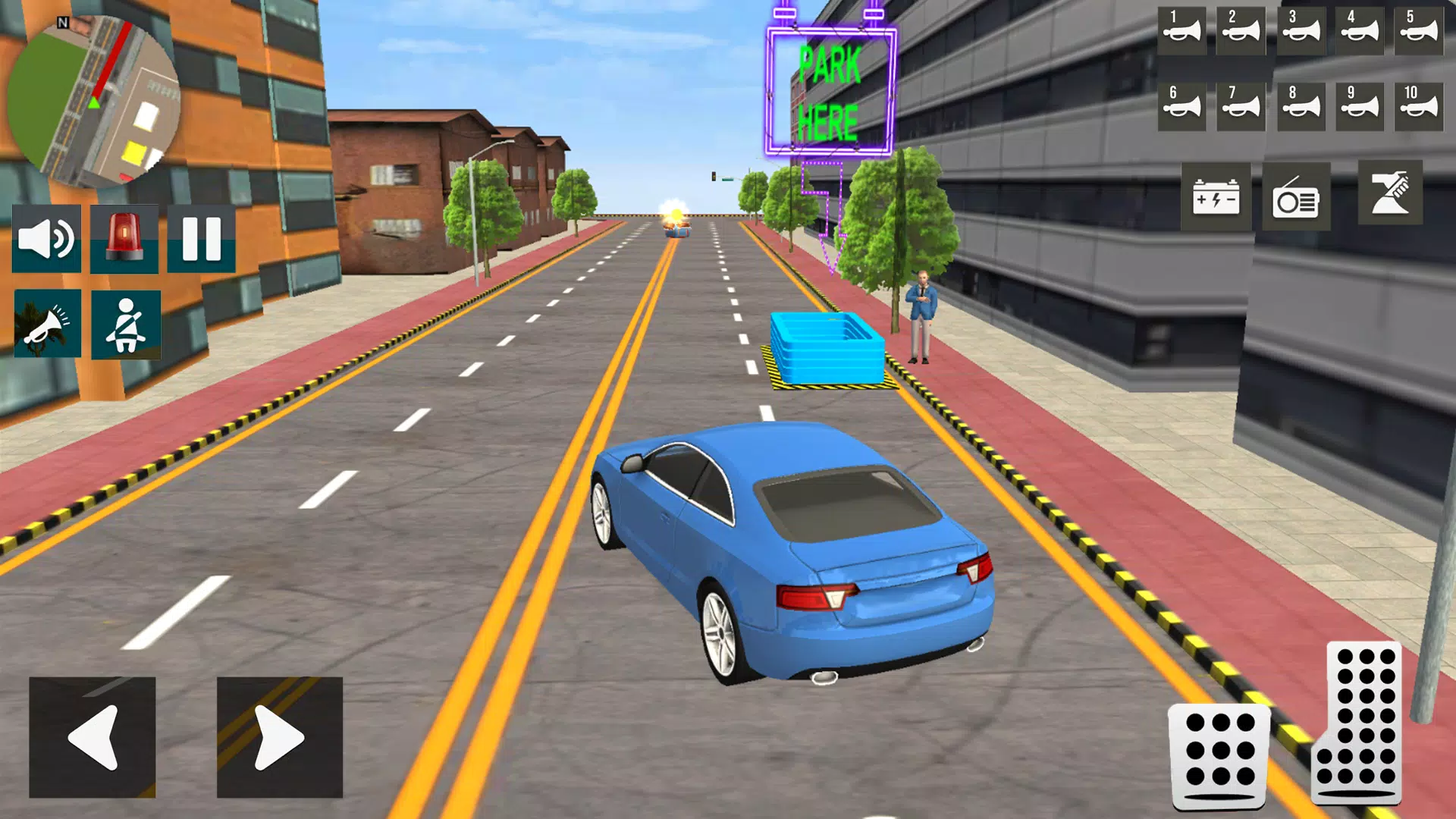The image size is (1456, 819).
Task: Pause the game
Action: click(201, 239)
